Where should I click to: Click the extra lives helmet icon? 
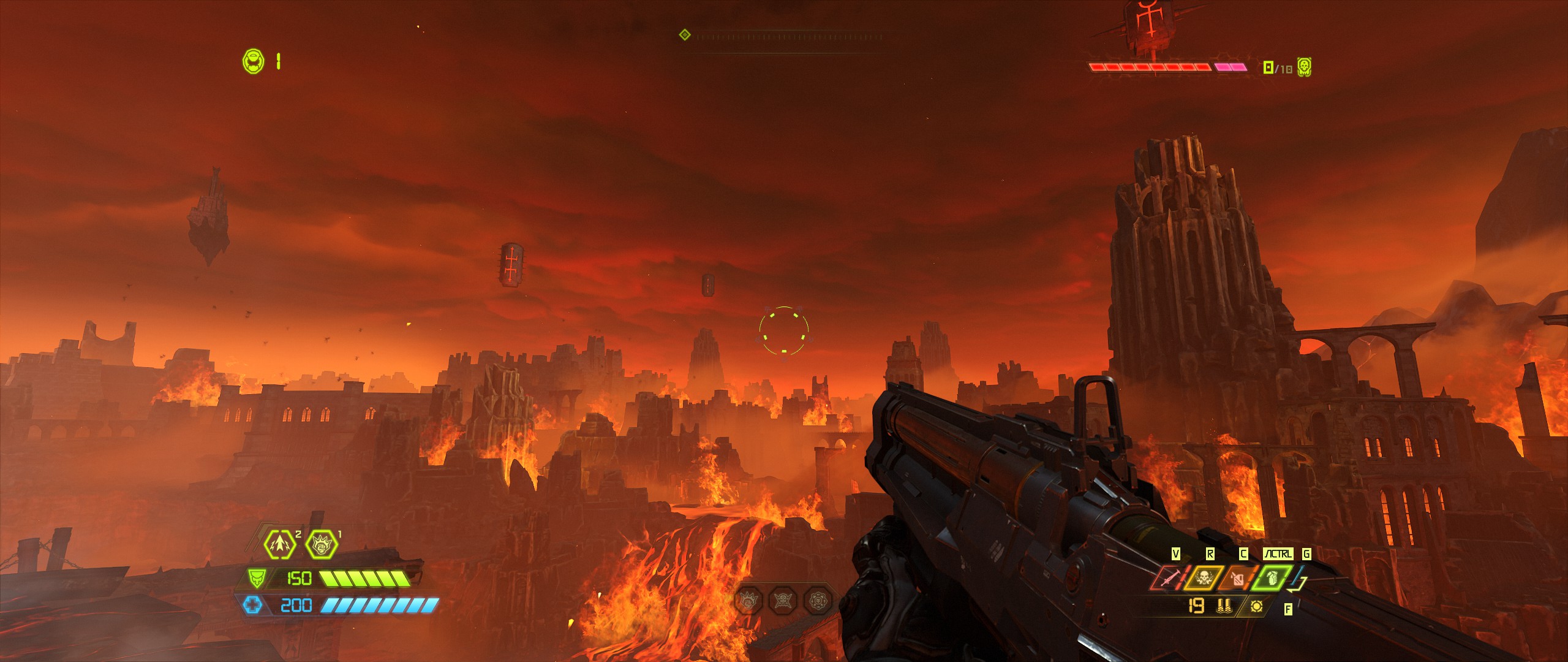tap(253, 61)
